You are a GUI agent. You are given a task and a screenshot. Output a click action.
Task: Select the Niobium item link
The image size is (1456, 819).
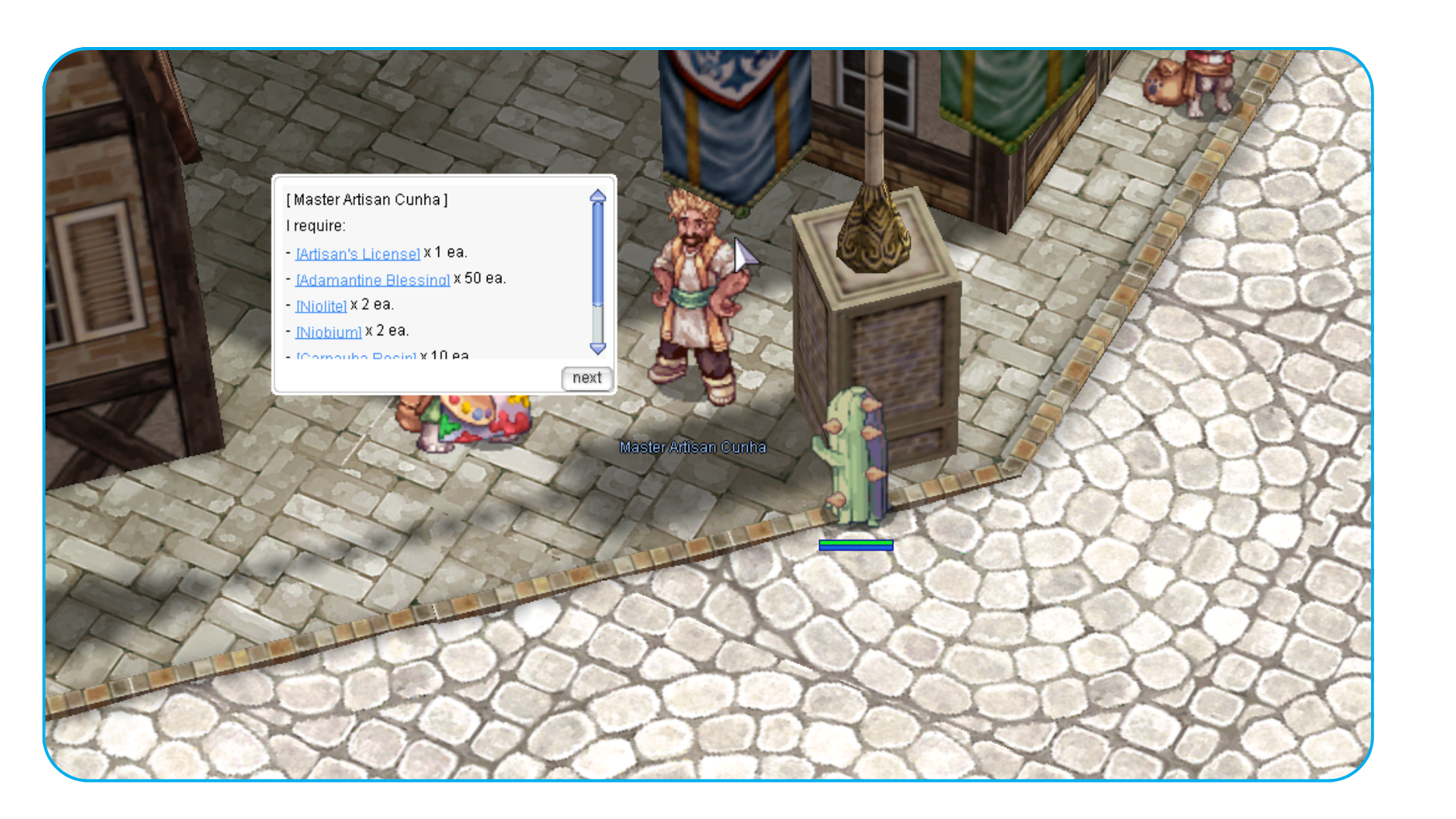click(x=328, y=332)
